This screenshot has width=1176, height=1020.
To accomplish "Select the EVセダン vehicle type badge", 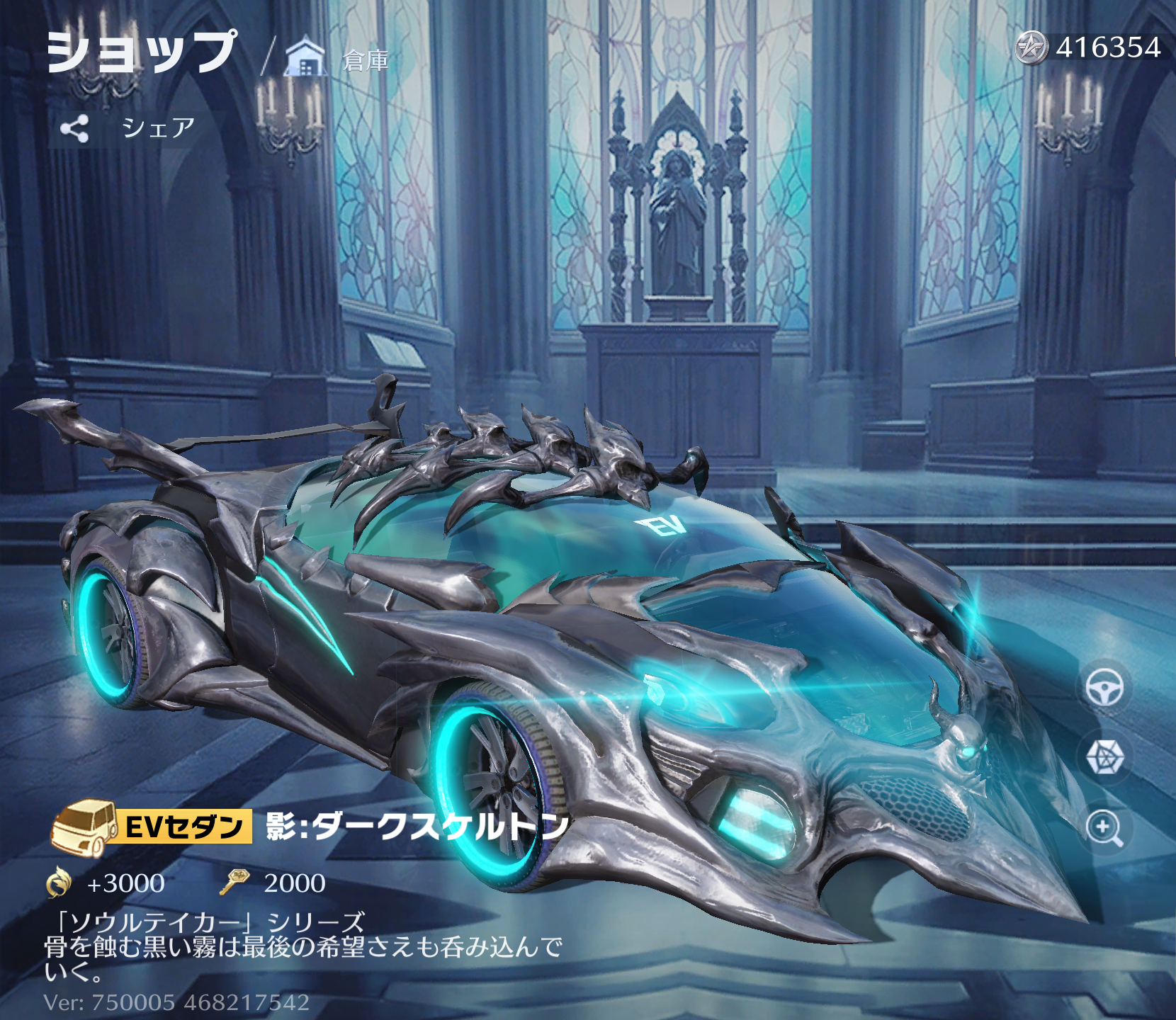I will click(x=152, y=826).
